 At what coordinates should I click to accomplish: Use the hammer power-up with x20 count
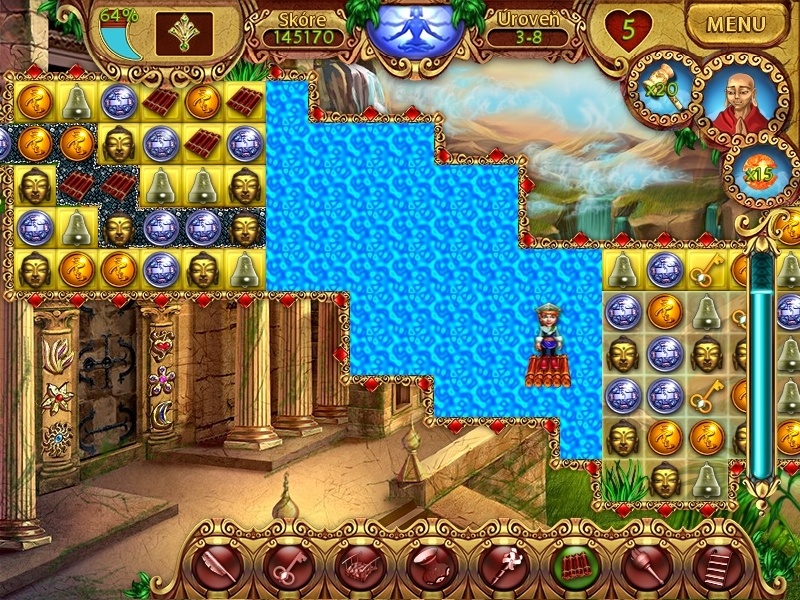pos(659,89)
